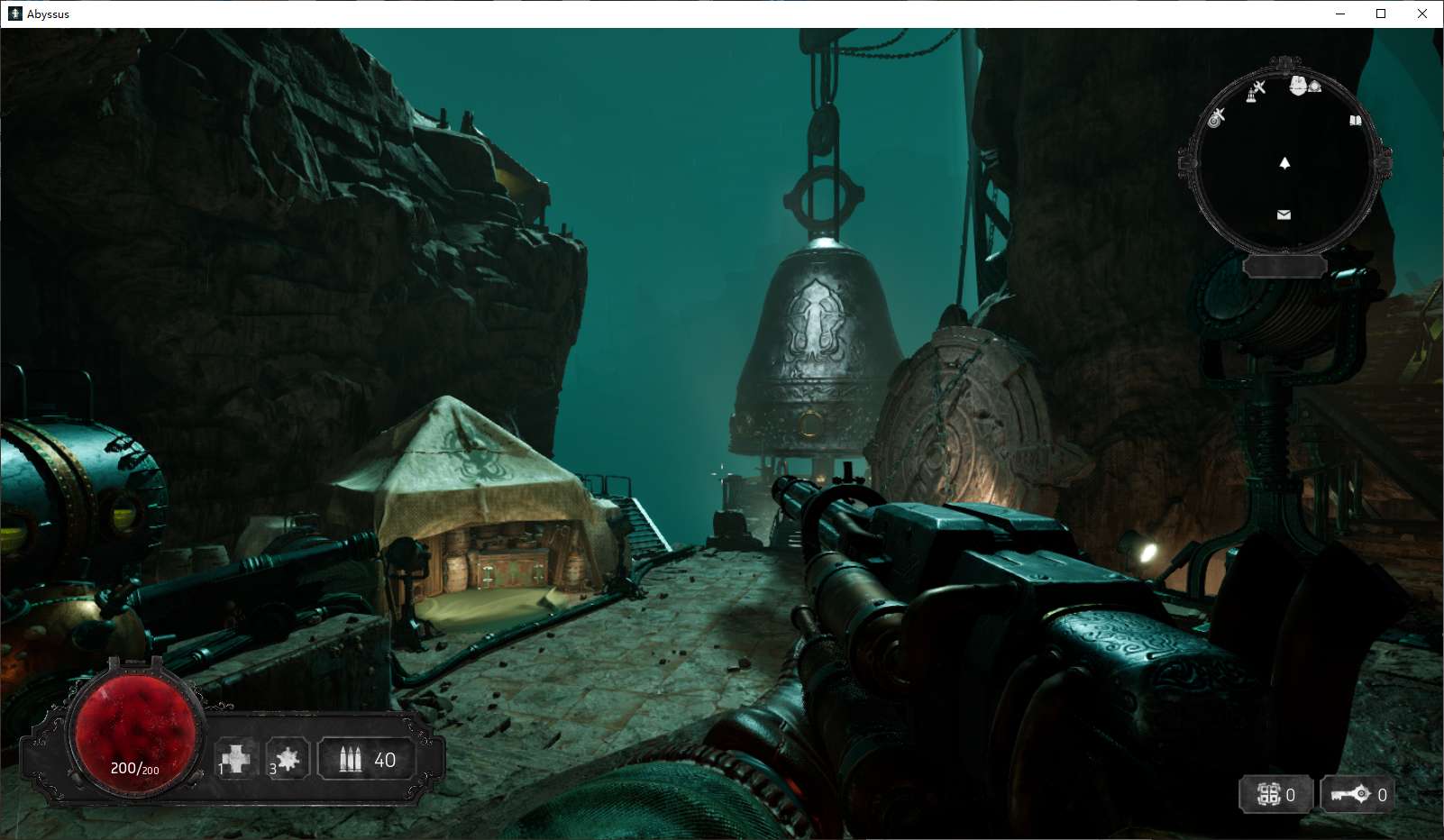Click the target-and-tools marker on minimap
Image resolution: width=1444 pixels, height=840 pixels.
(1217, 117)
